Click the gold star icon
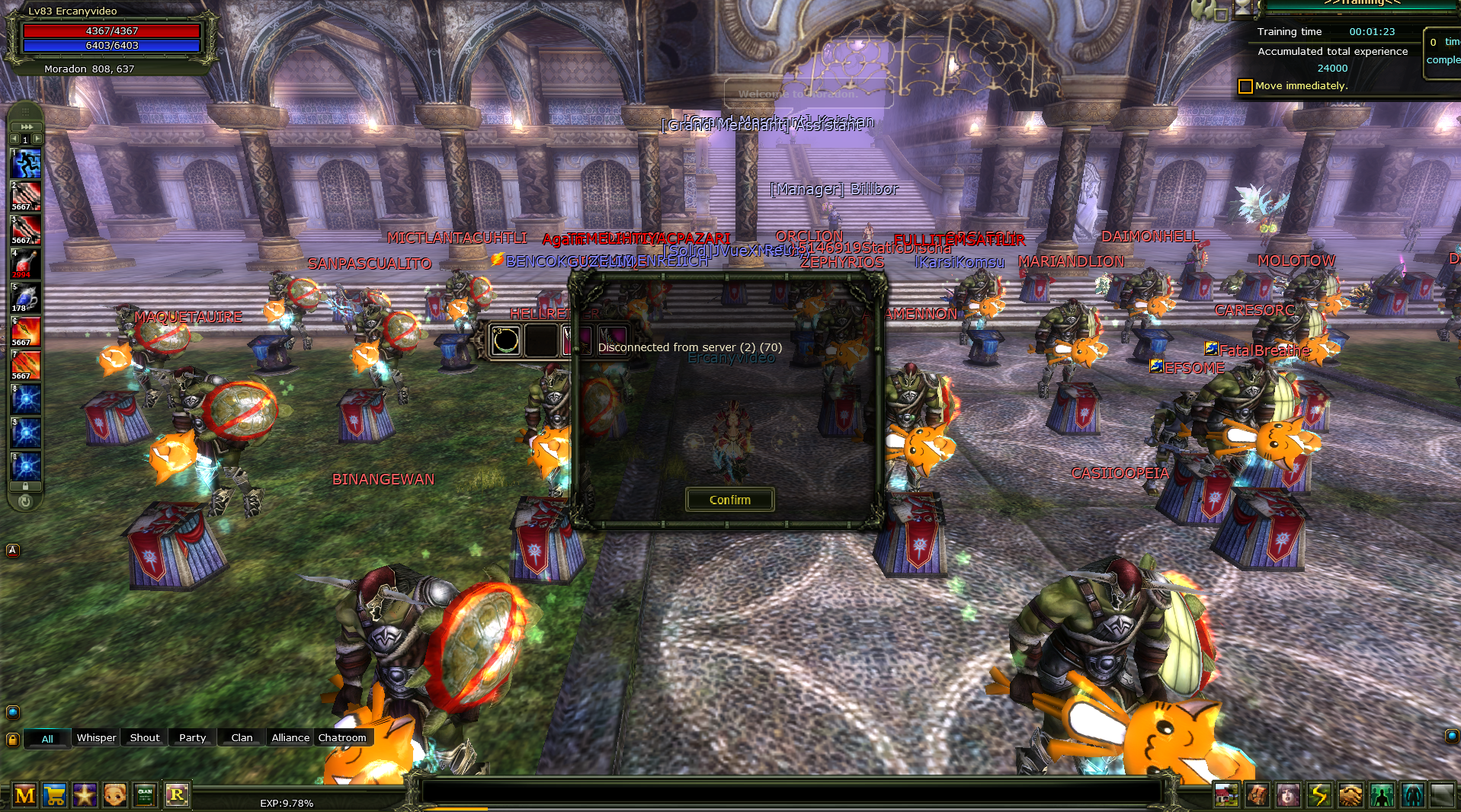The width and height of the screenshot is (1461, 812). pyautogui.click(x=84, y=795)
